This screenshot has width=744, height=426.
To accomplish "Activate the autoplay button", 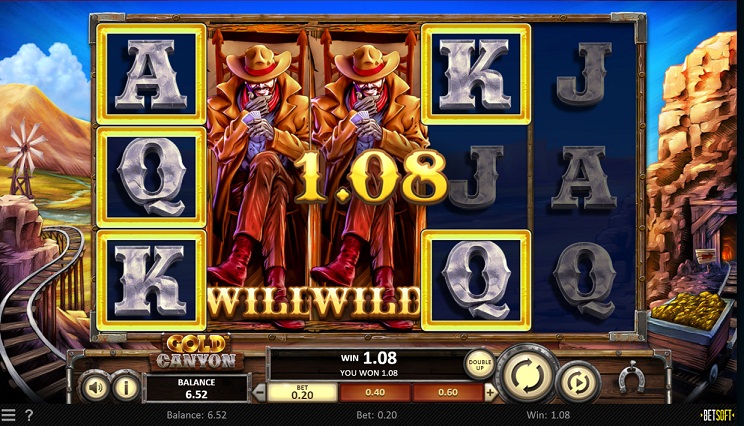I will (x=579, y=381).
